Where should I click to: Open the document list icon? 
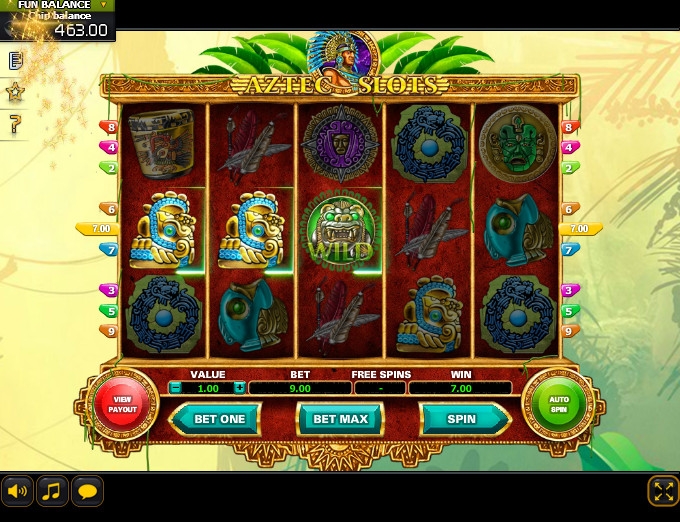pyautogui.click(x=15, y=61)
